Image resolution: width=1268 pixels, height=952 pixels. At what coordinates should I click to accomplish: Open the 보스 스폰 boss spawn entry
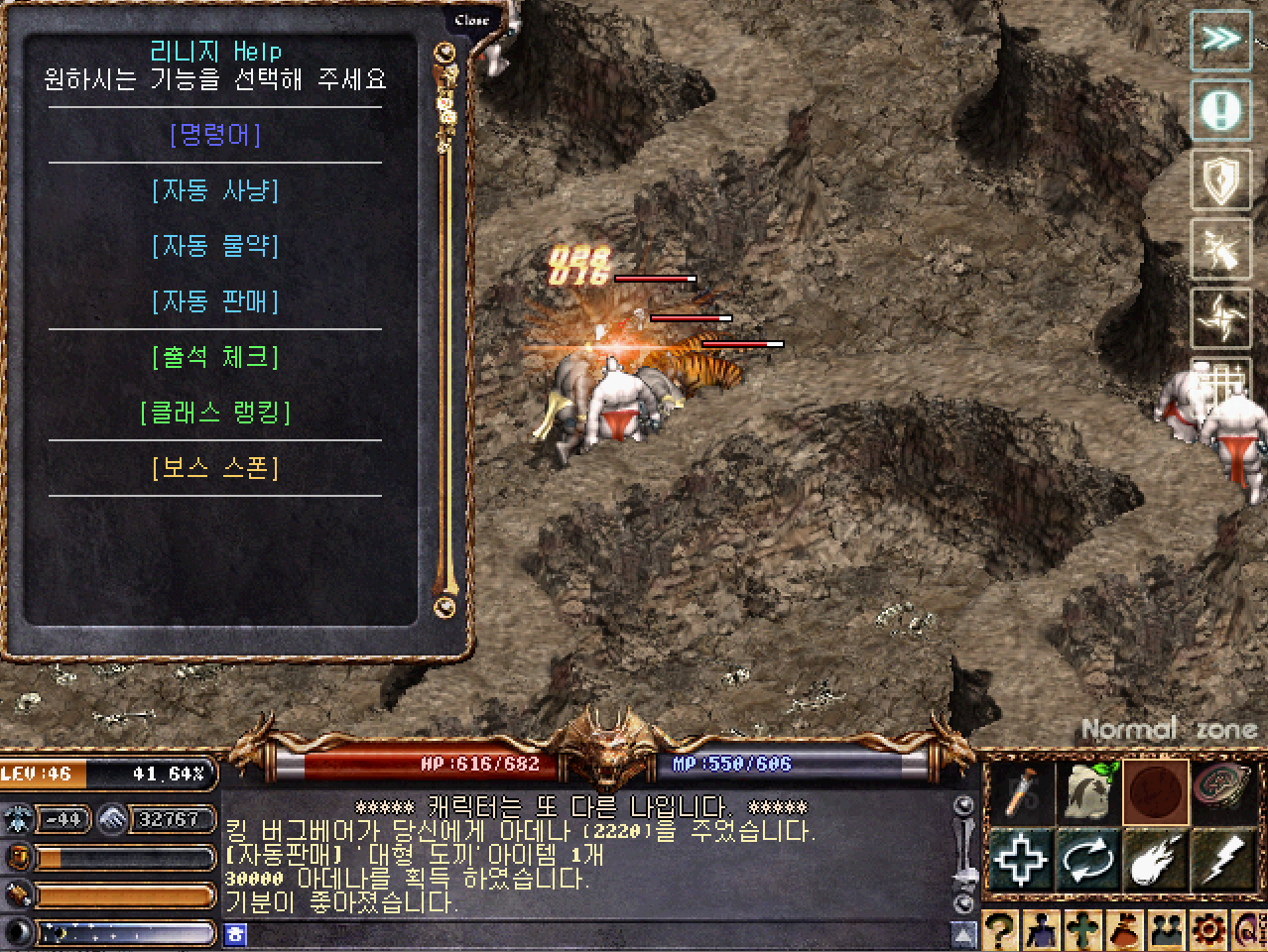(x=215, y=468)
